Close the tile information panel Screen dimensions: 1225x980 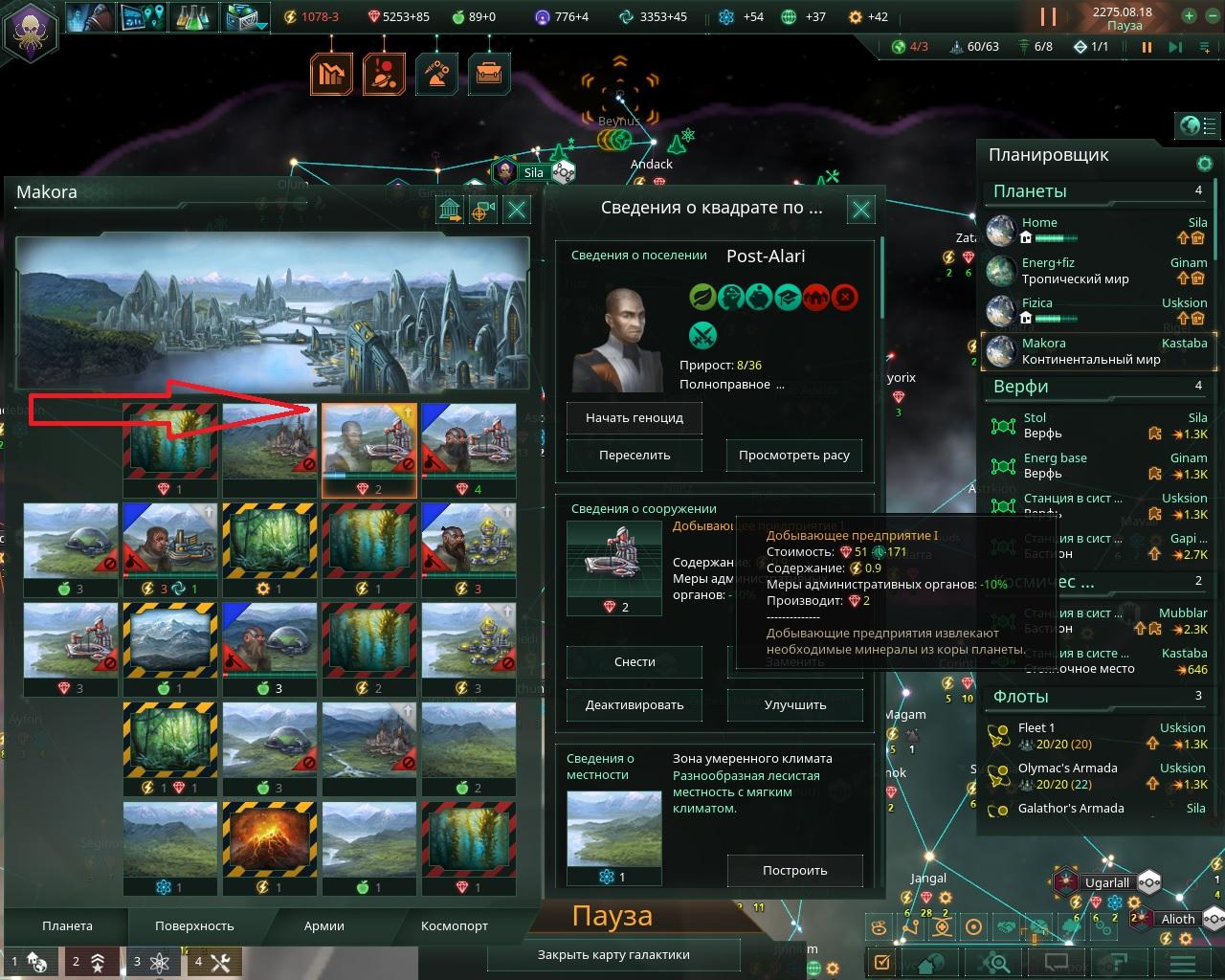tap(860, 210)
